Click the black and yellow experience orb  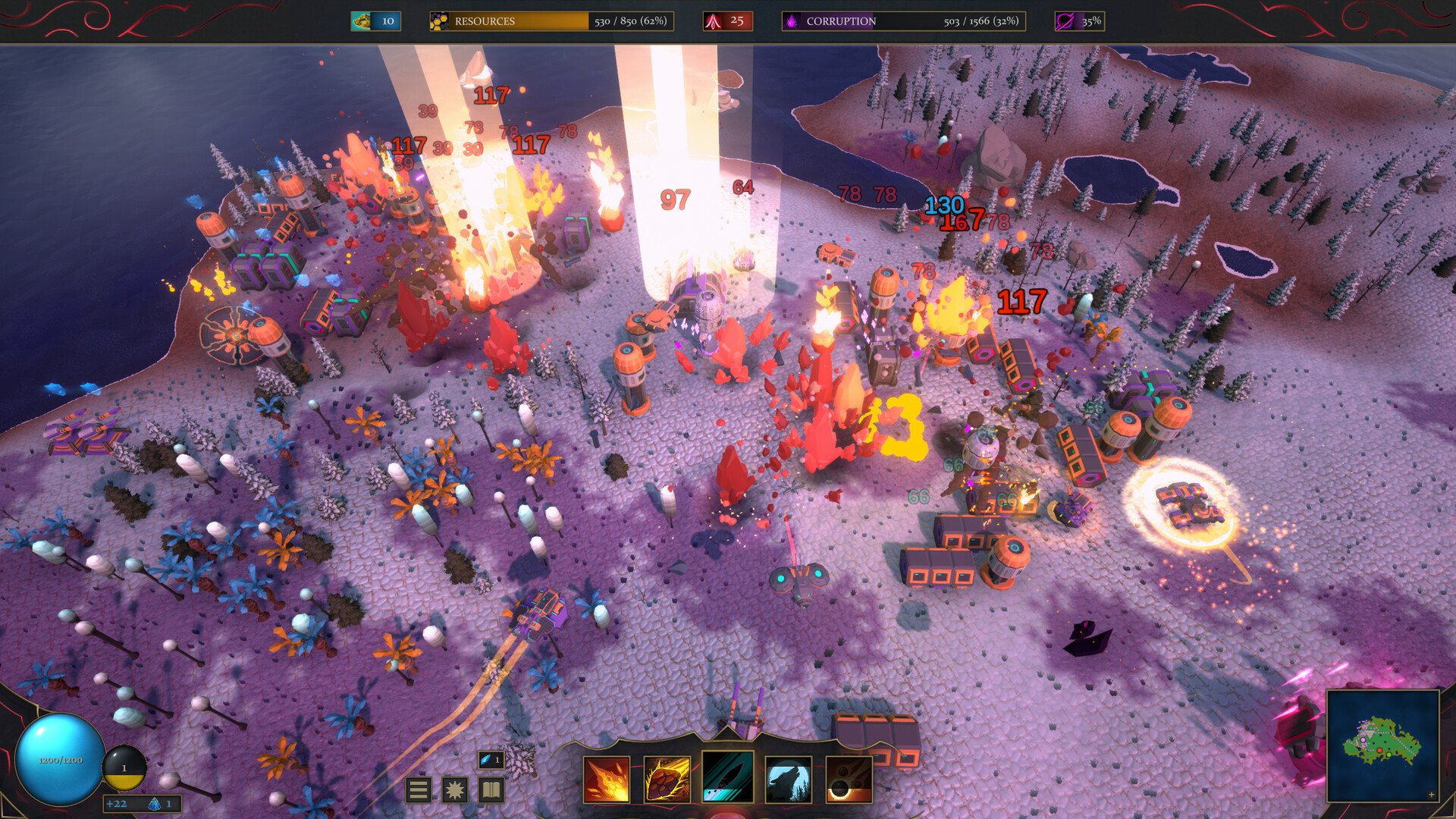[124, 766]
